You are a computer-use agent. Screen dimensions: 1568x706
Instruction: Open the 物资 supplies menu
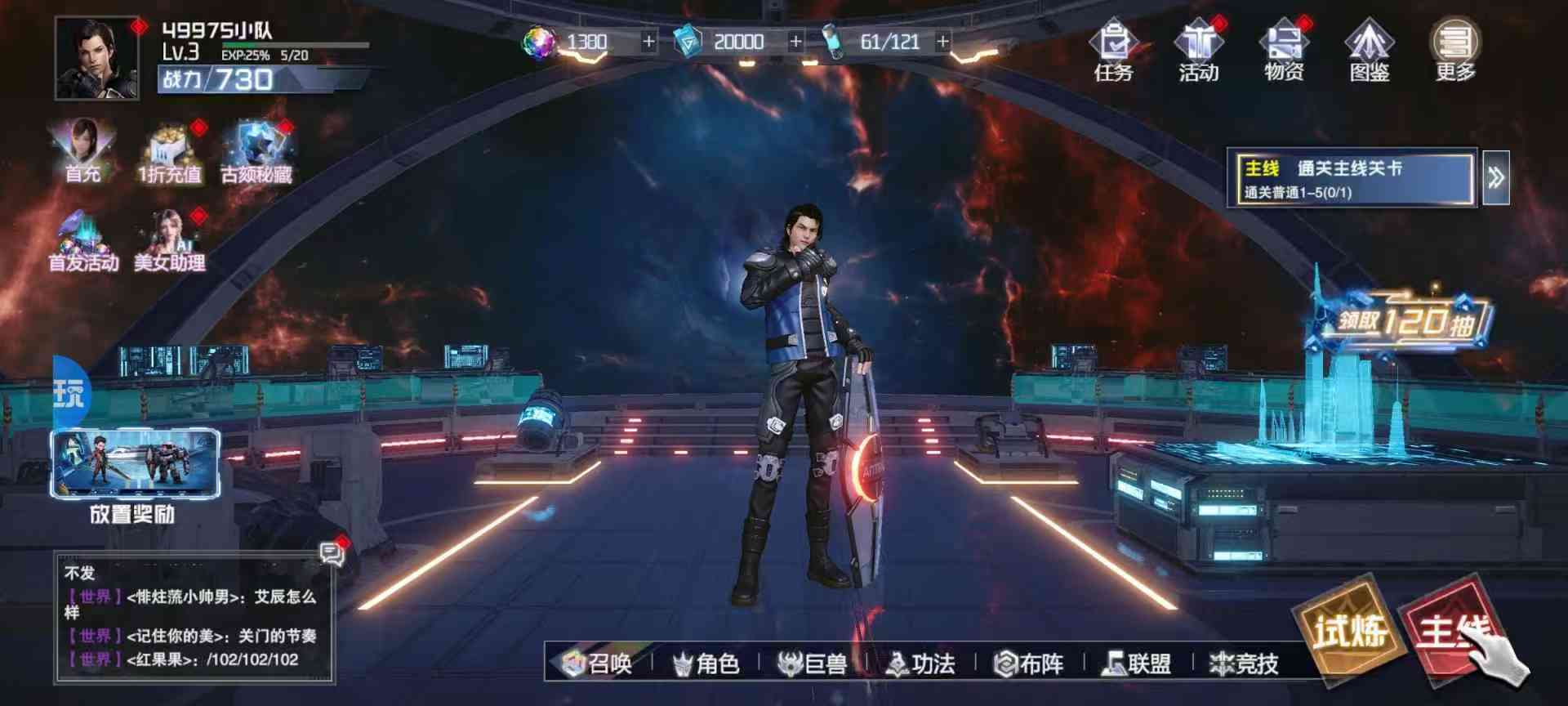1284,51
